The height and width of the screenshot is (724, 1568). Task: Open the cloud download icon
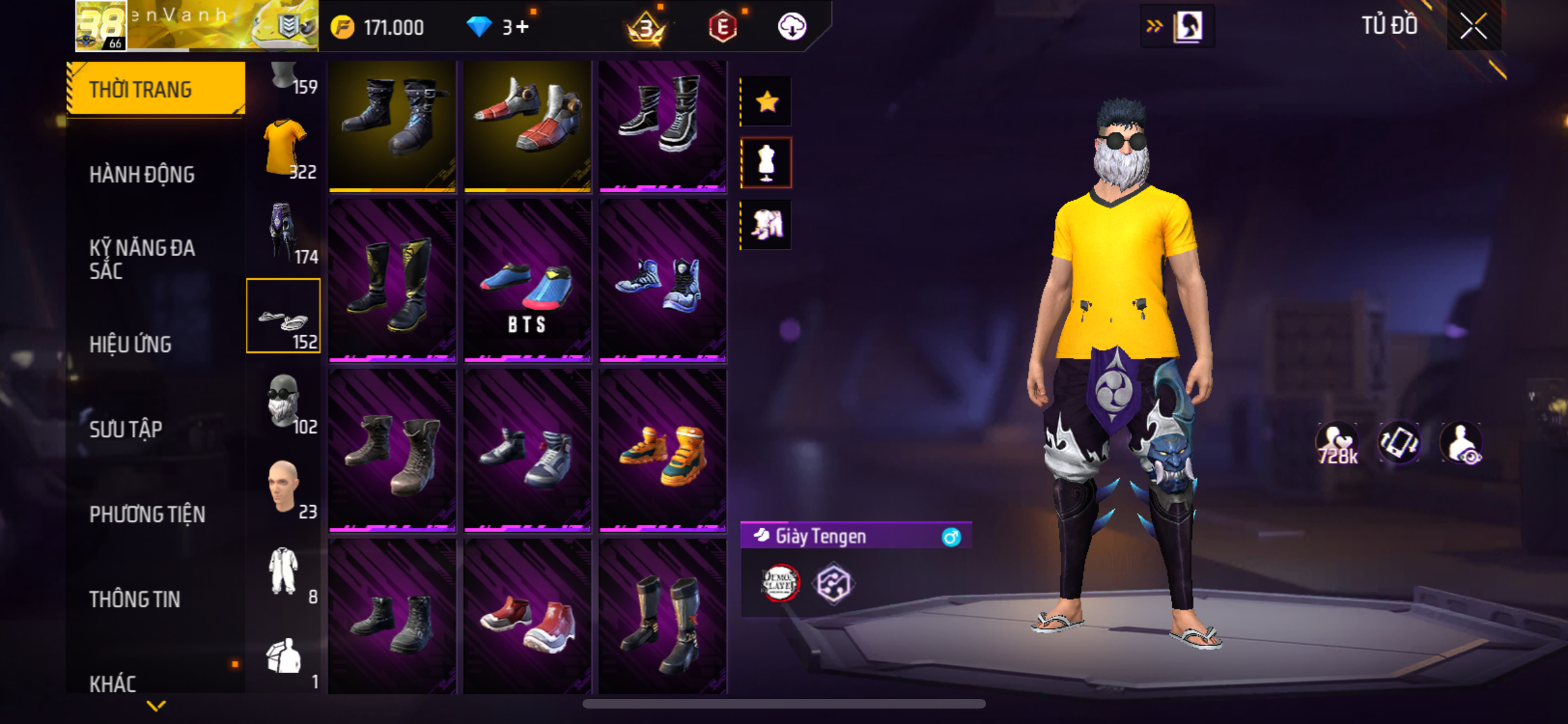coord(792,27)
